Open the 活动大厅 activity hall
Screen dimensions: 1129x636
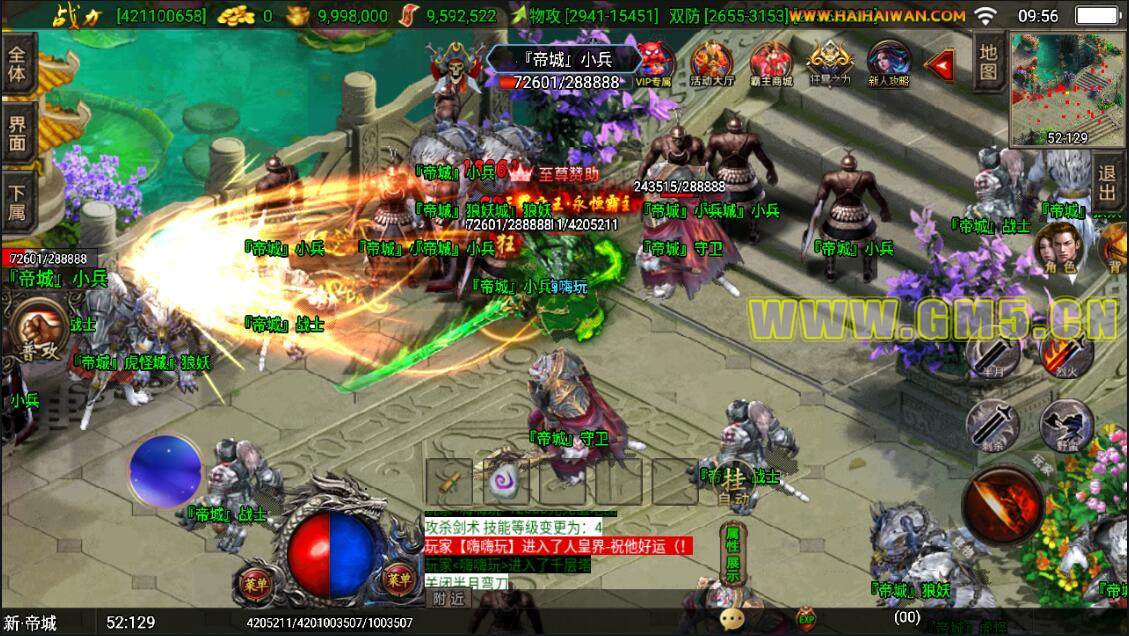coord(711,63)
